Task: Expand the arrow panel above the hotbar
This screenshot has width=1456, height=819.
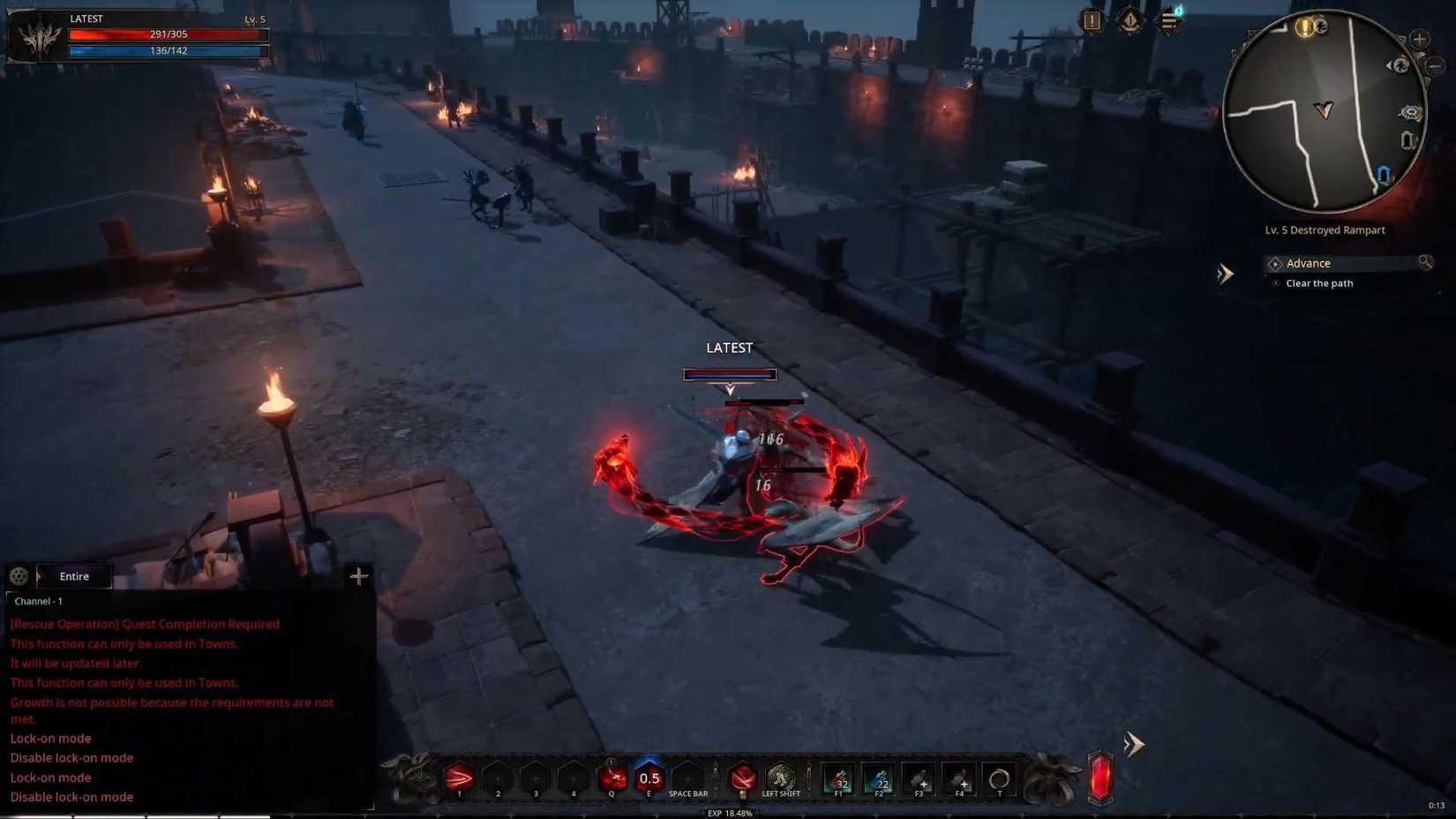Action: (1135, 745)
